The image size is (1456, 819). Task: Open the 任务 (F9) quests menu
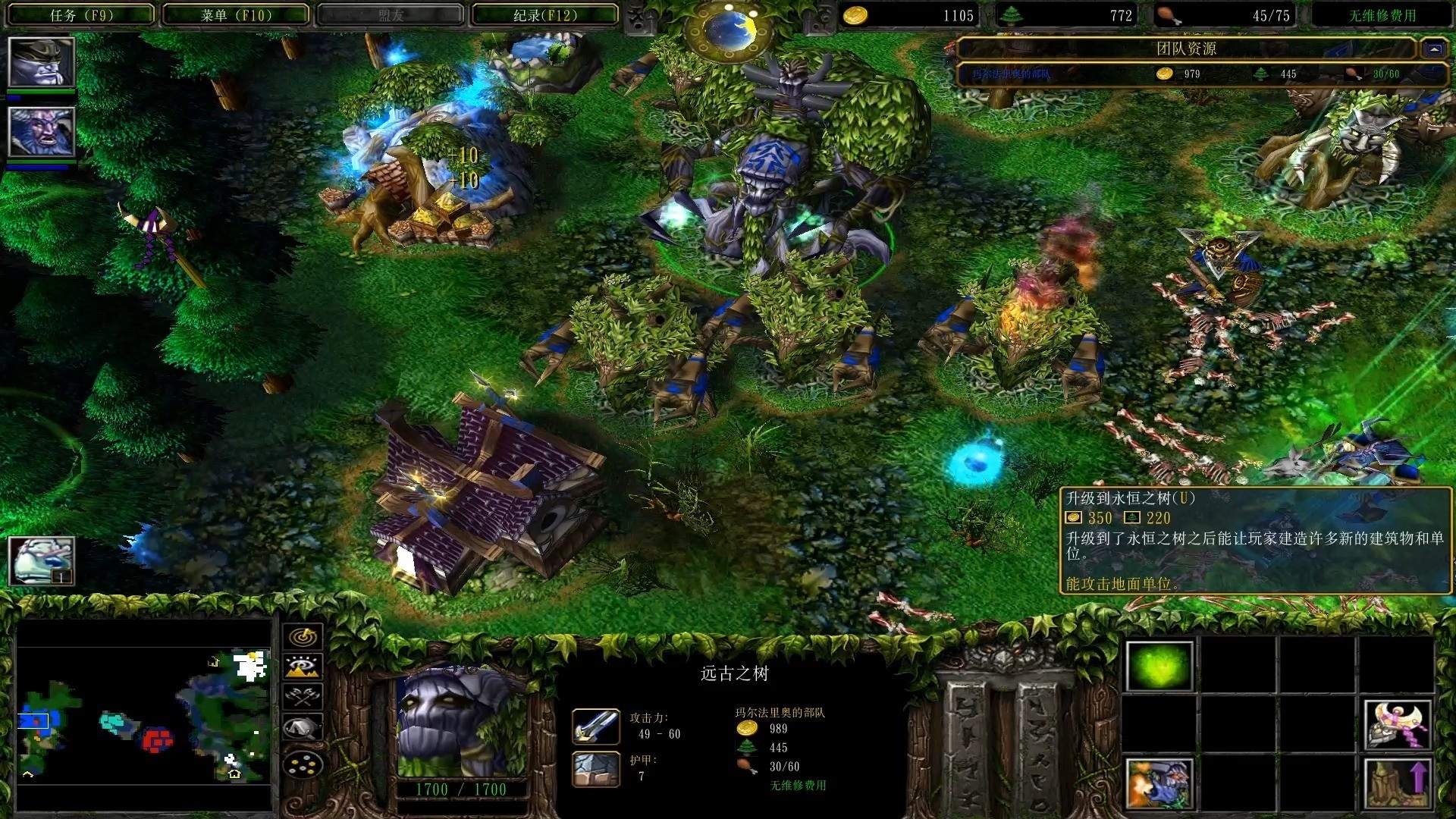coord(81,15)
